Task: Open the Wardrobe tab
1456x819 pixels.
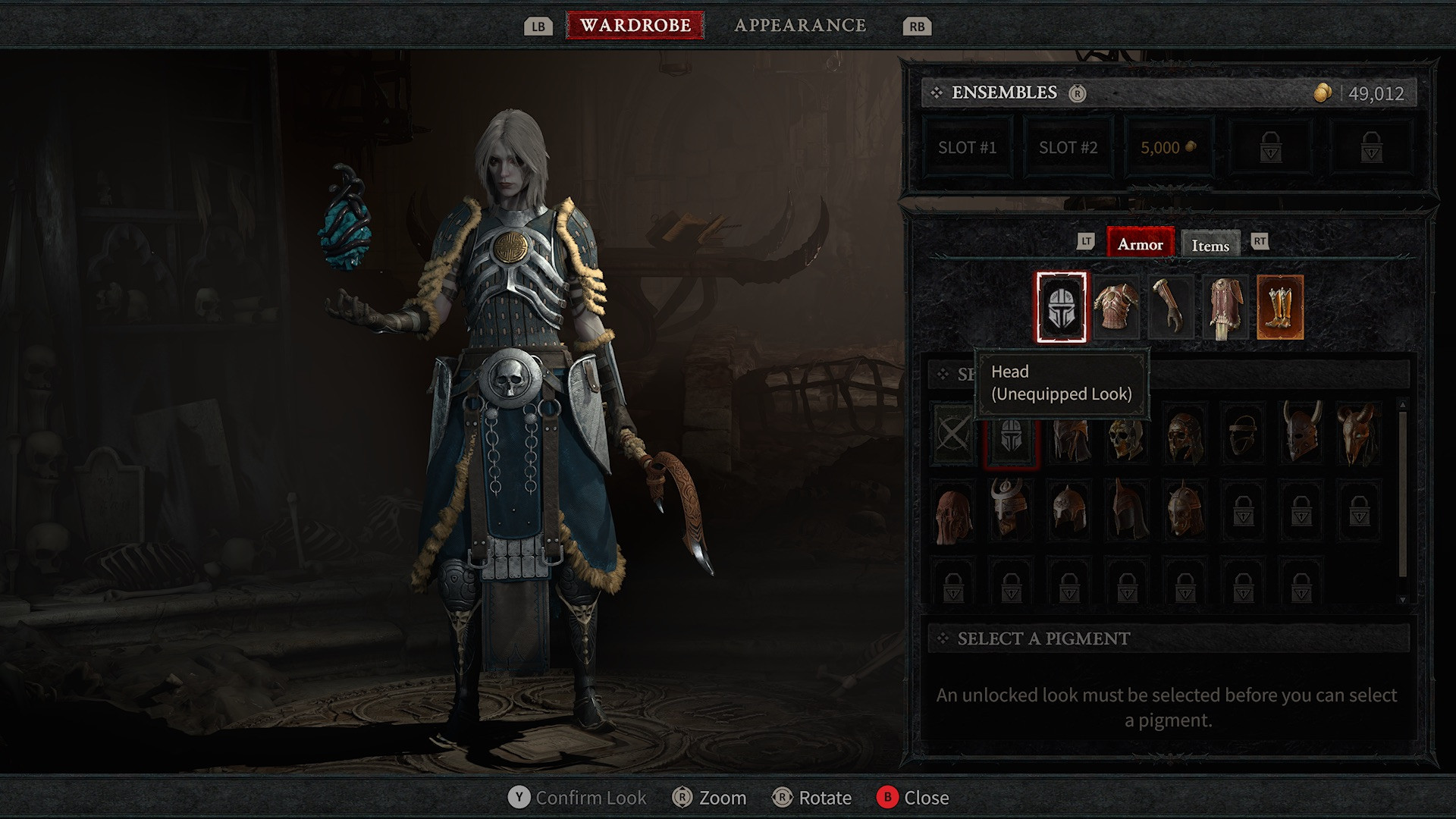Action: 635,25
